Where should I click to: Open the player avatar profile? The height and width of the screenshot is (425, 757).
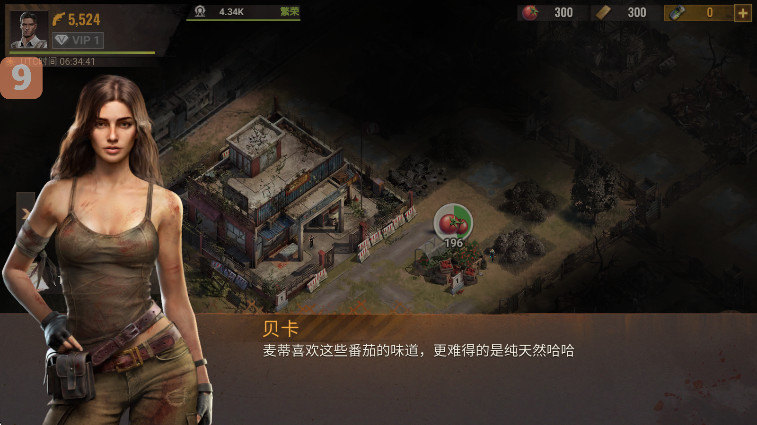click(28, 30)
